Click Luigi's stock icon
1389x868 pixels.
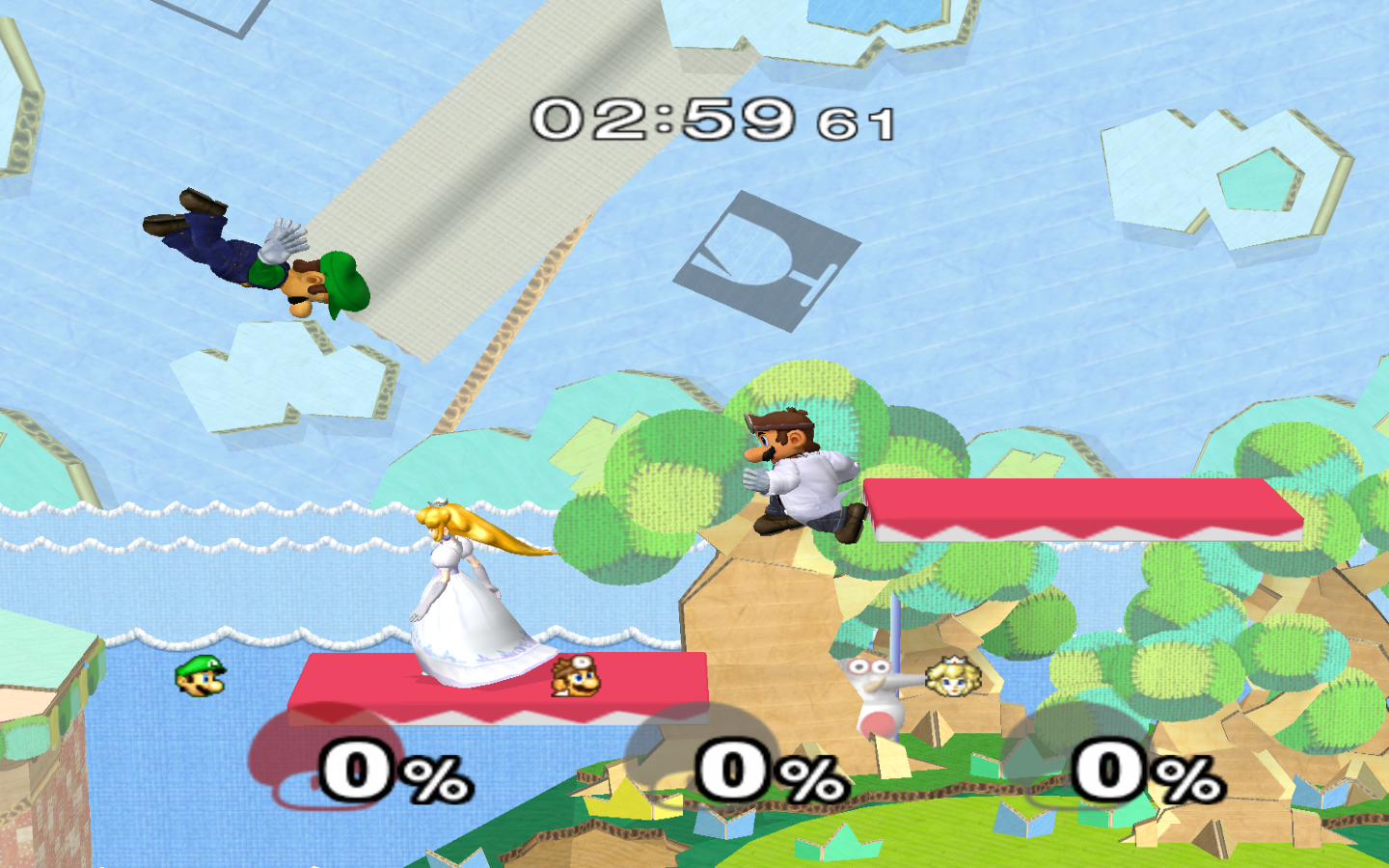pyautogui.click(x=201, y=676)
